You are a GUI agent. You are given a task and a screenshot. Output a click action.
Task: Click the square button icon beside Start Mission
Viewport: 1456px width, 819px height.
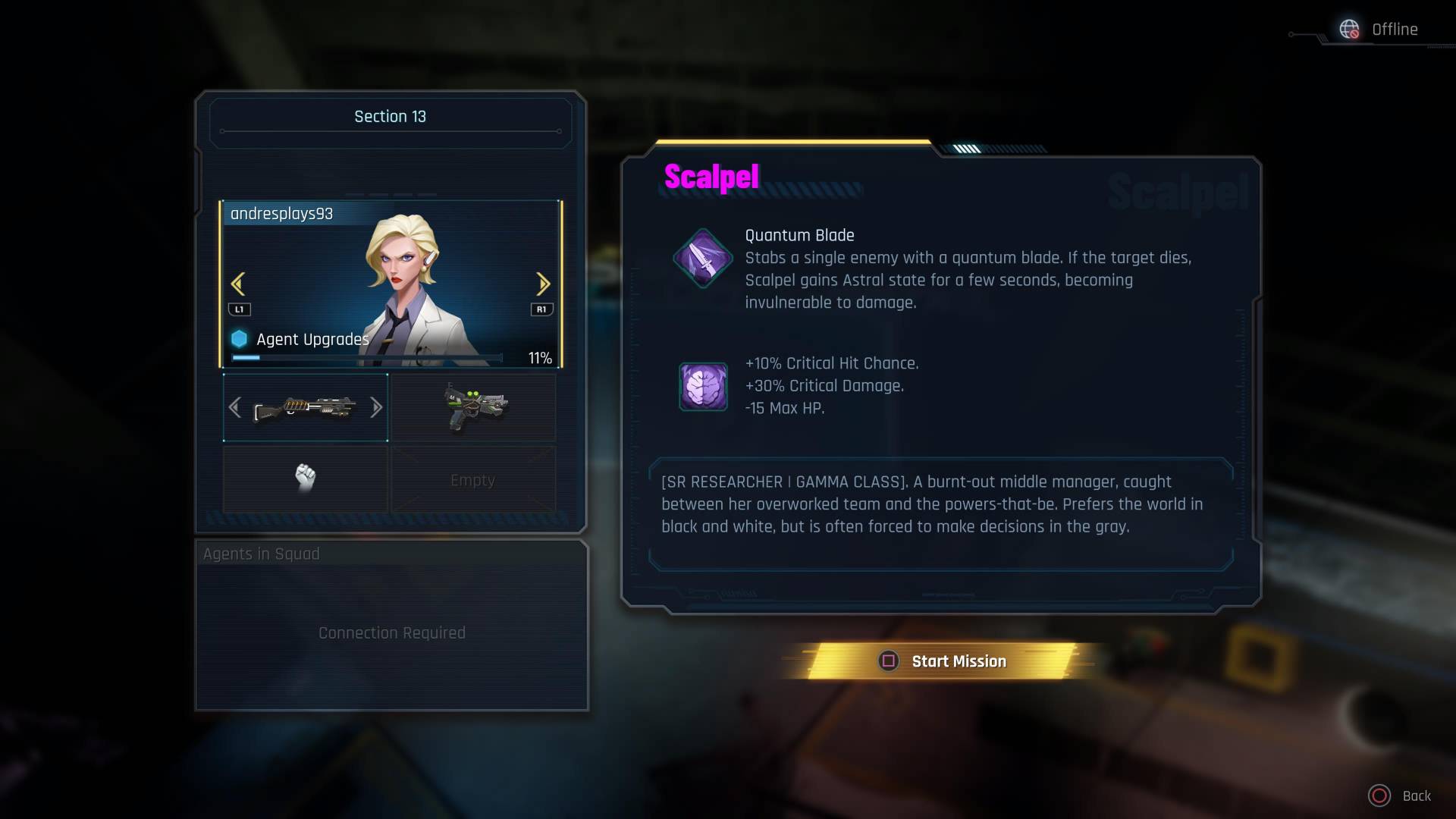coord(889,661)
